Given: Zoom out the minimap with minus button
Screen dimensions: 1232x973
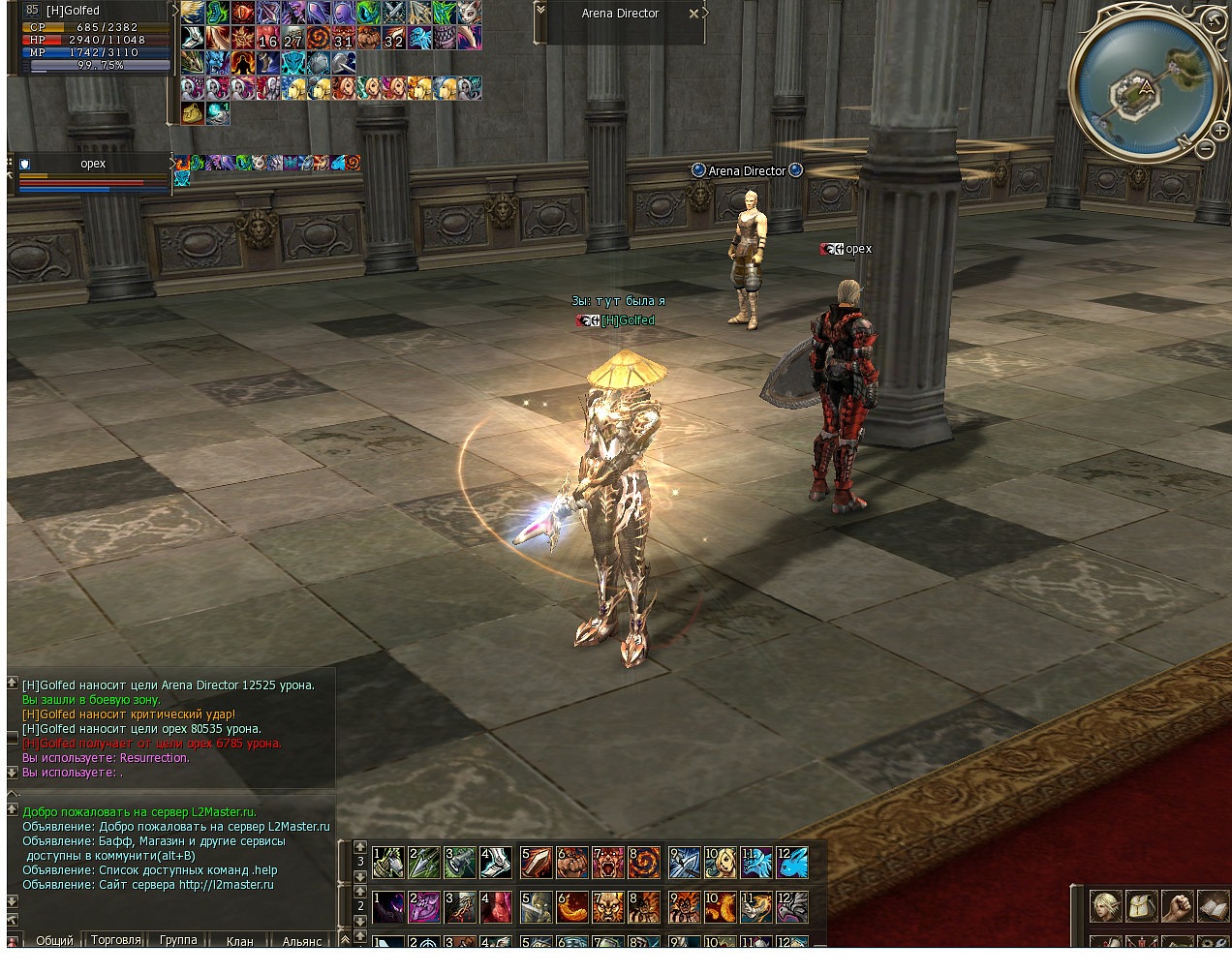Looking at the screenshot, I should [1204, 149].
